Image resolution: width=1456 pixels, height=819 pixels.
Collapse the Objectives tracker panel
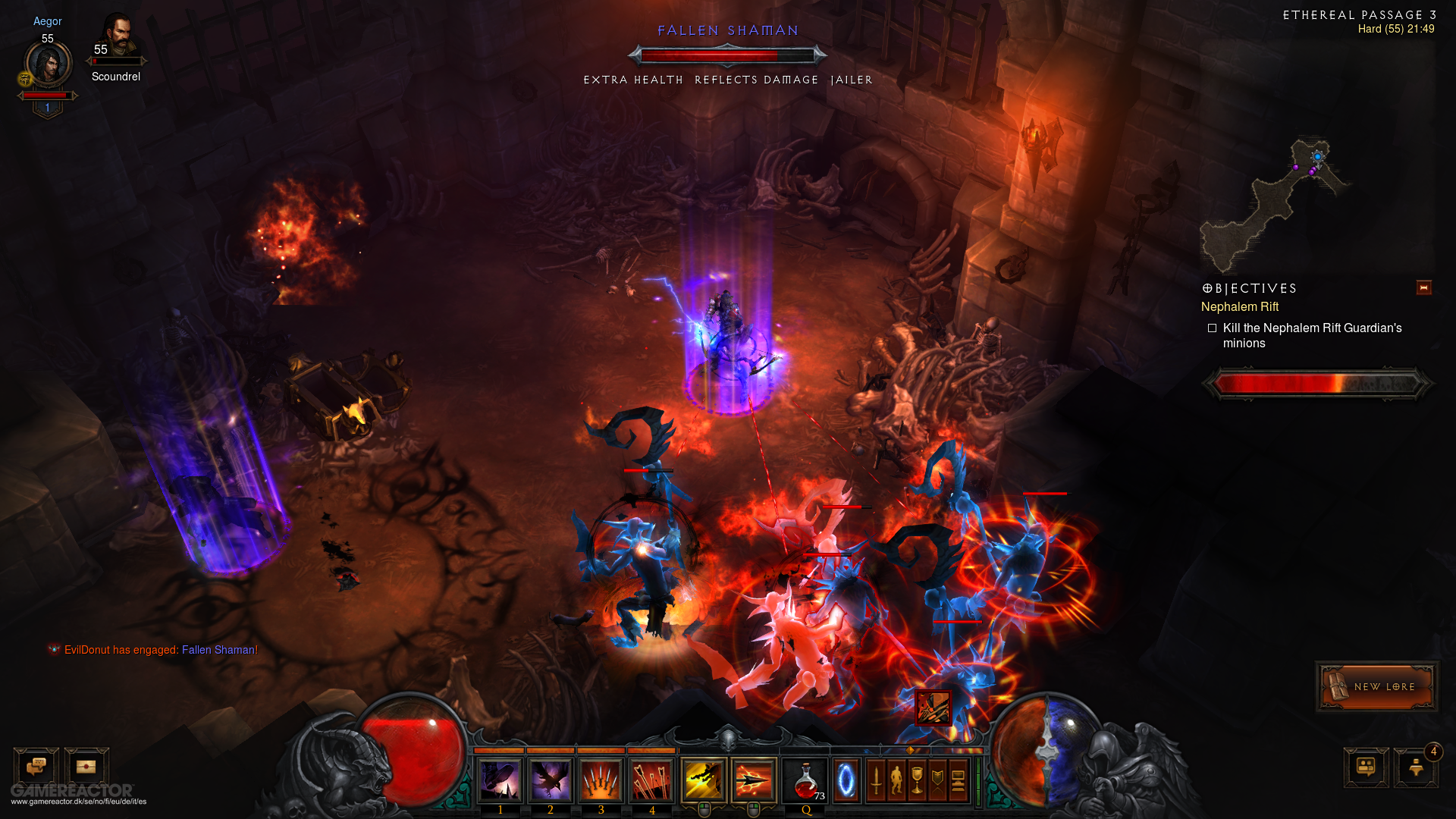coord(1423,287)
